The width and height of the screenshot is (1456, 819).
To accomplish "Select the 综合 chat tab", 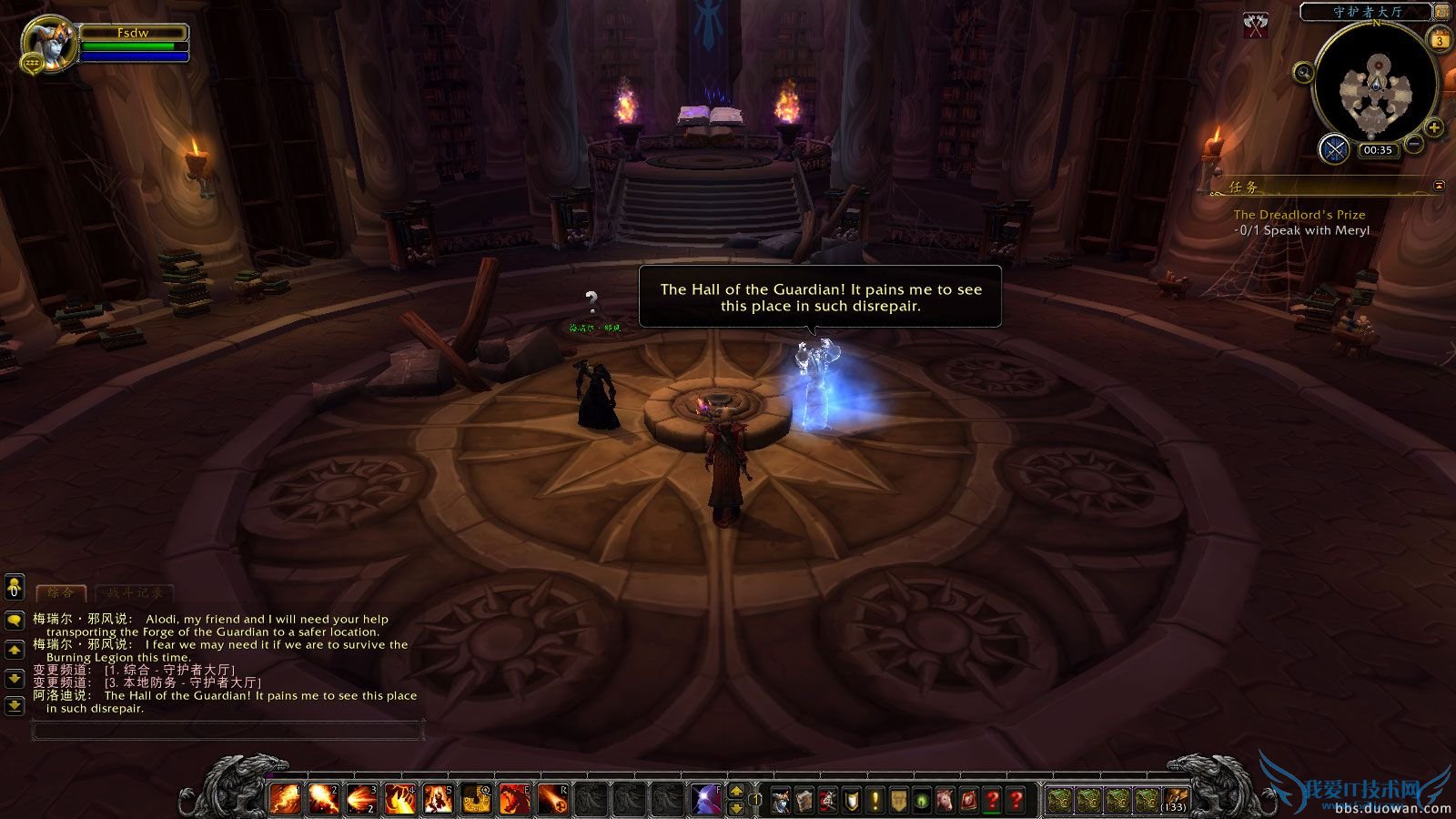I will click(59, 591).
